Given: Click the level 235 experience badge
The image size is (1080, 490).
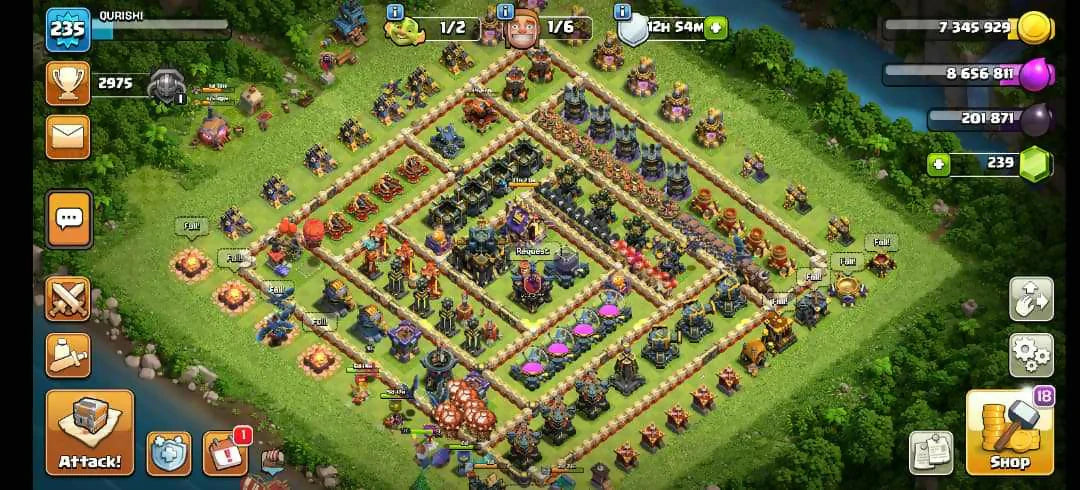Looking at the screenshot, I should 68,30.
